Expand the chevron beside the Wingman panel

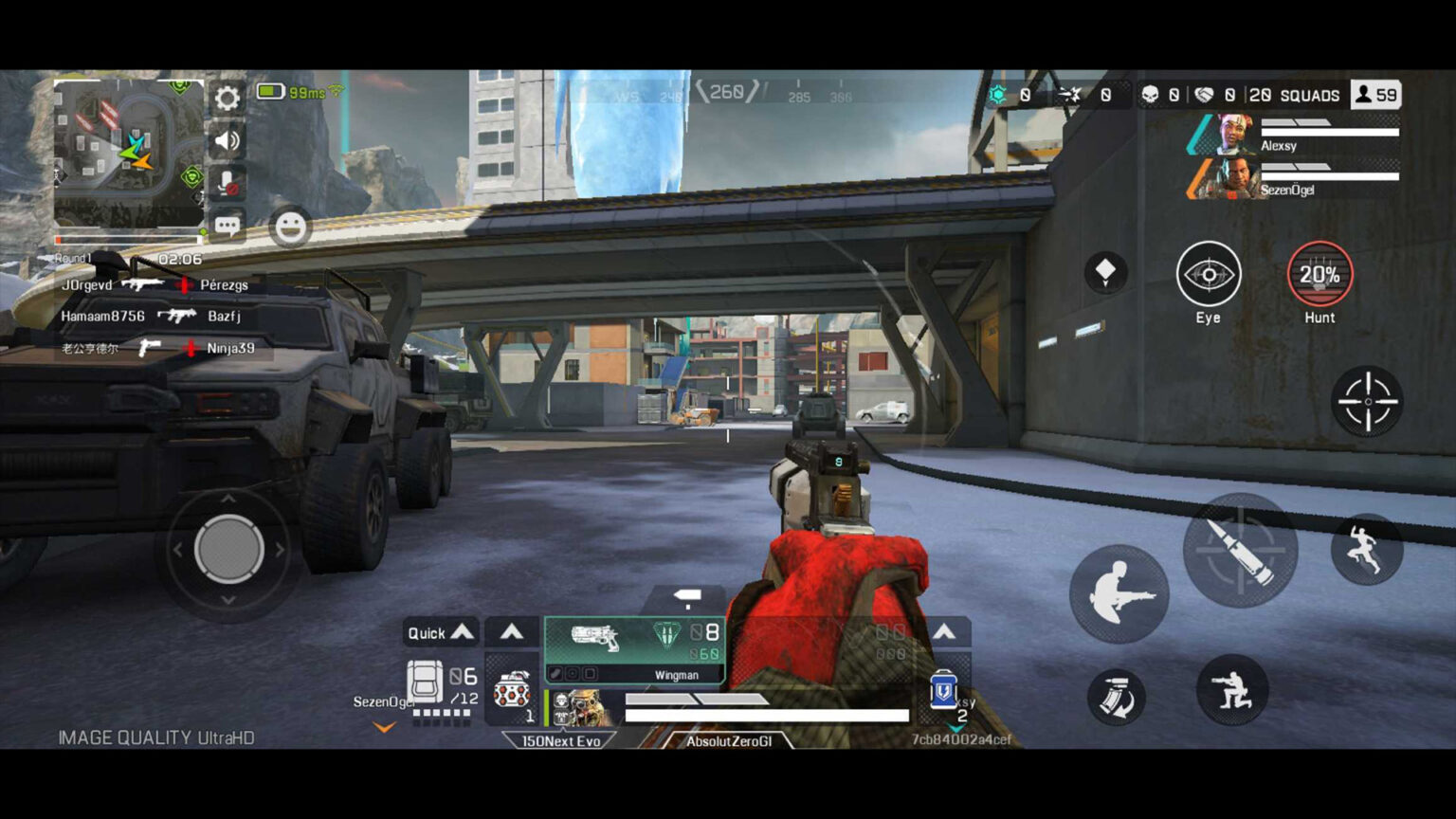tap(512, 631)
